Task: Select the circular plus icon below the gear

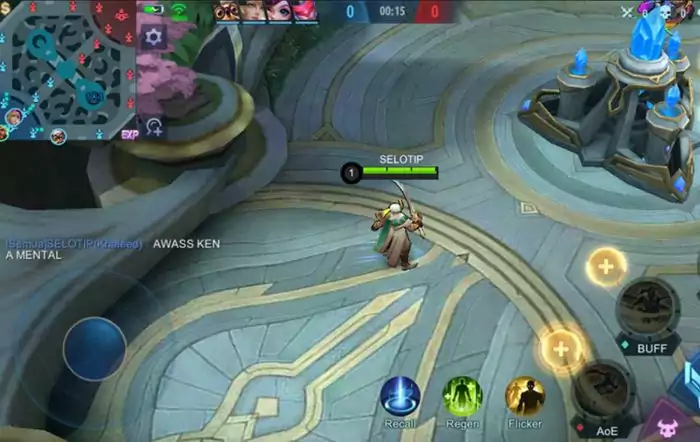Action: (x=154, y=127)
